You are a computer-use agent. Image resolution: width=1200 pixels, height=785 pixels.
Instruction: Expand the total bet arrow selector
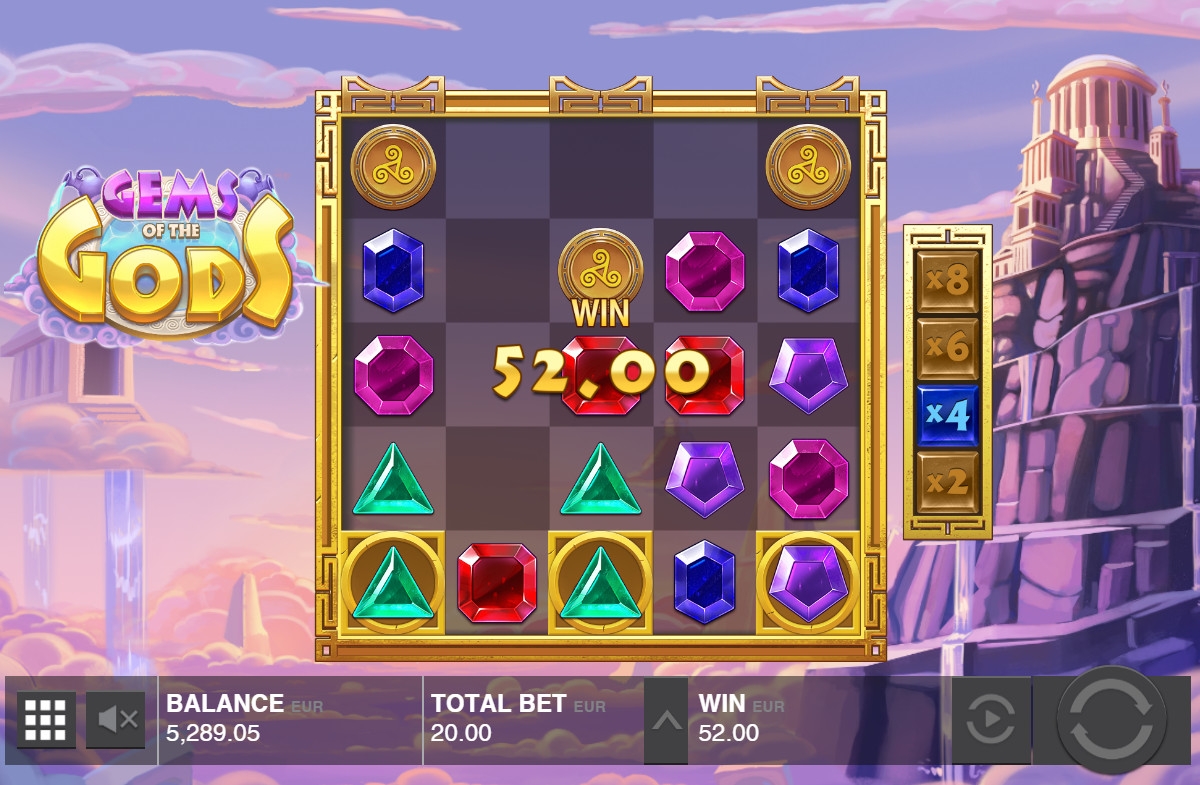click(x=666, y=720)
